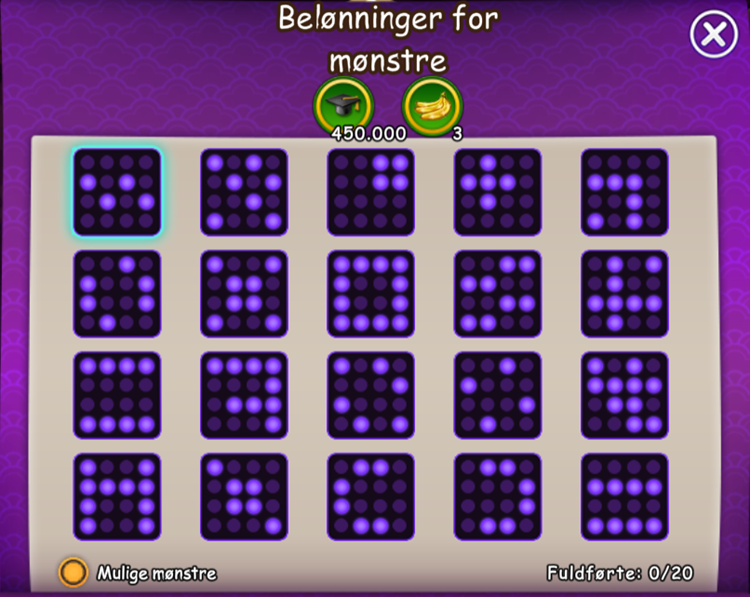The width and height of the screenshot is (750, 597).
Task: Open the C-shaped pattern tile
Action: click(x=371, y=496)
